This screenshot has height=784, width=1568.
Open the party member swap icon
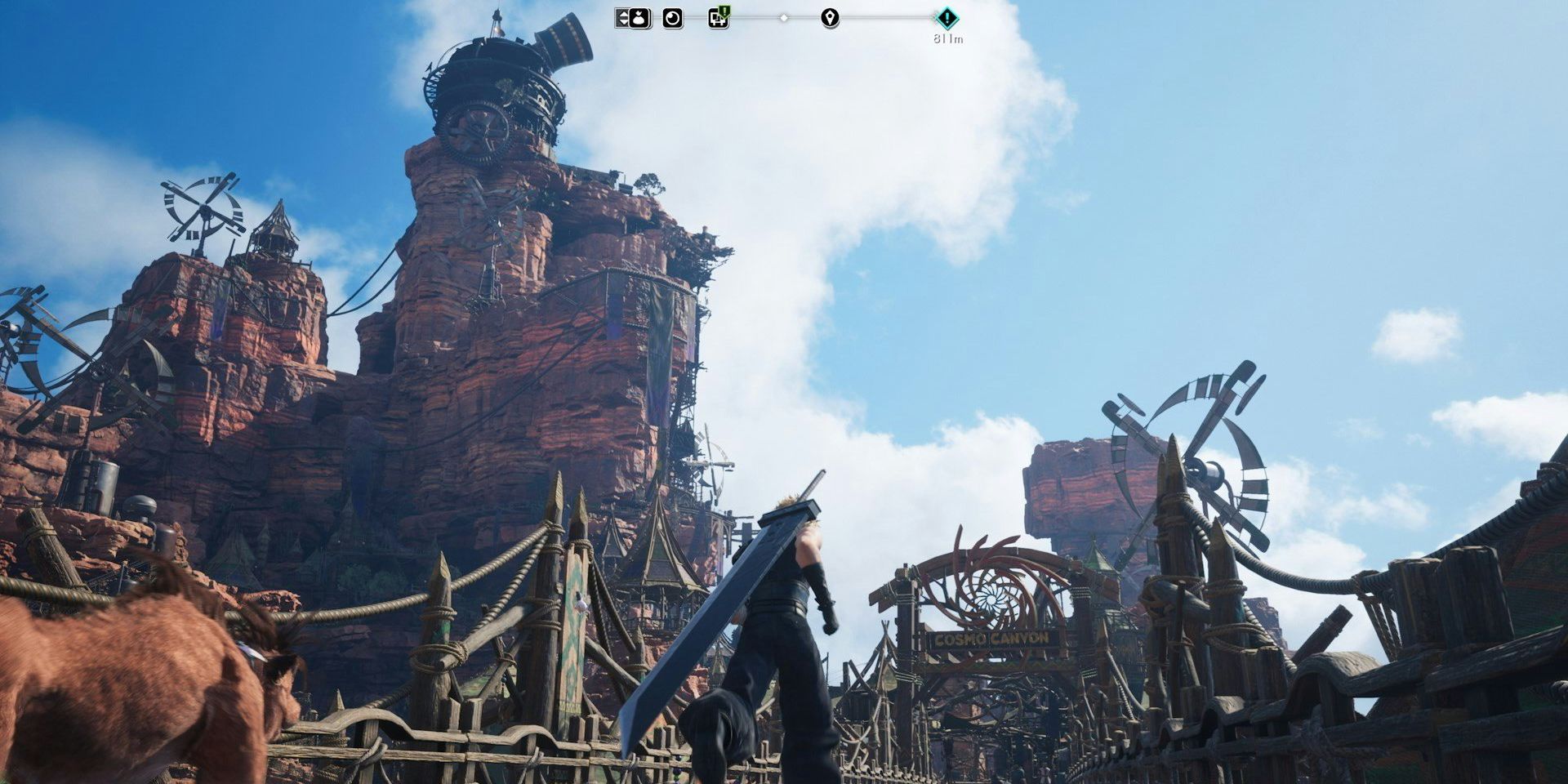click(x=639, y=19)
